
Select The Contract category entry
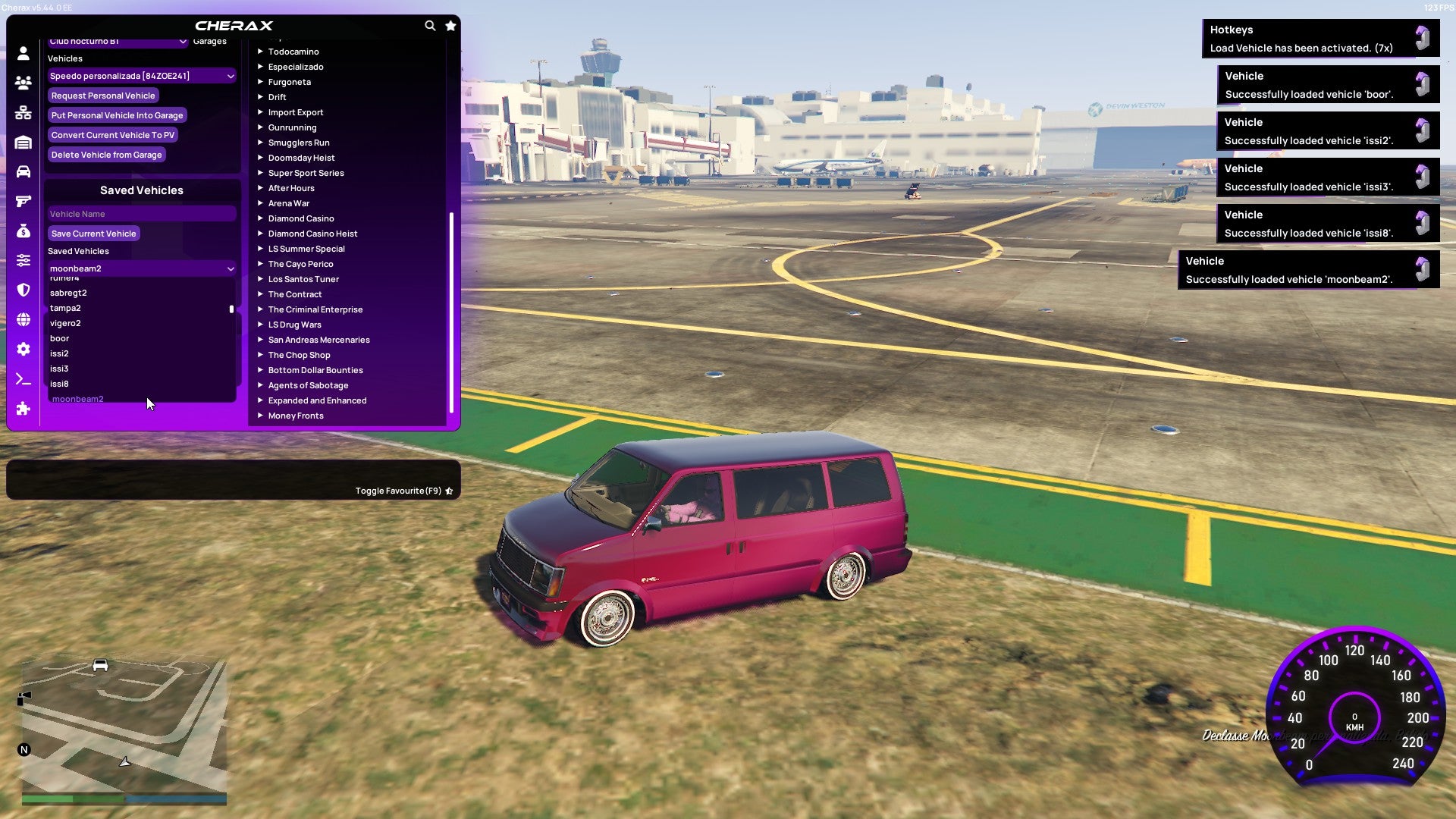tap(296, 293)
